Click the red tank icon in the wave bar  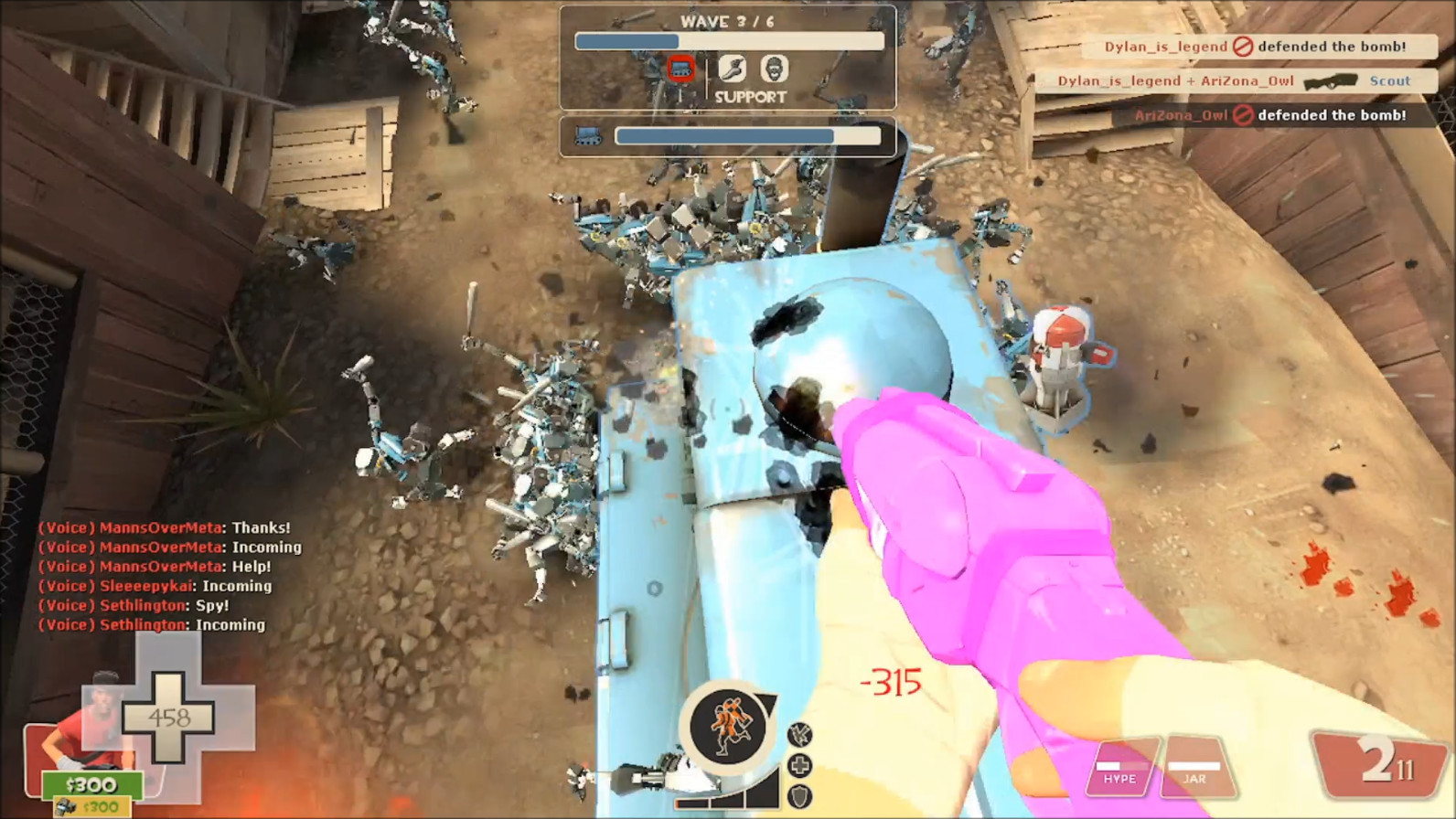point(680,68)
